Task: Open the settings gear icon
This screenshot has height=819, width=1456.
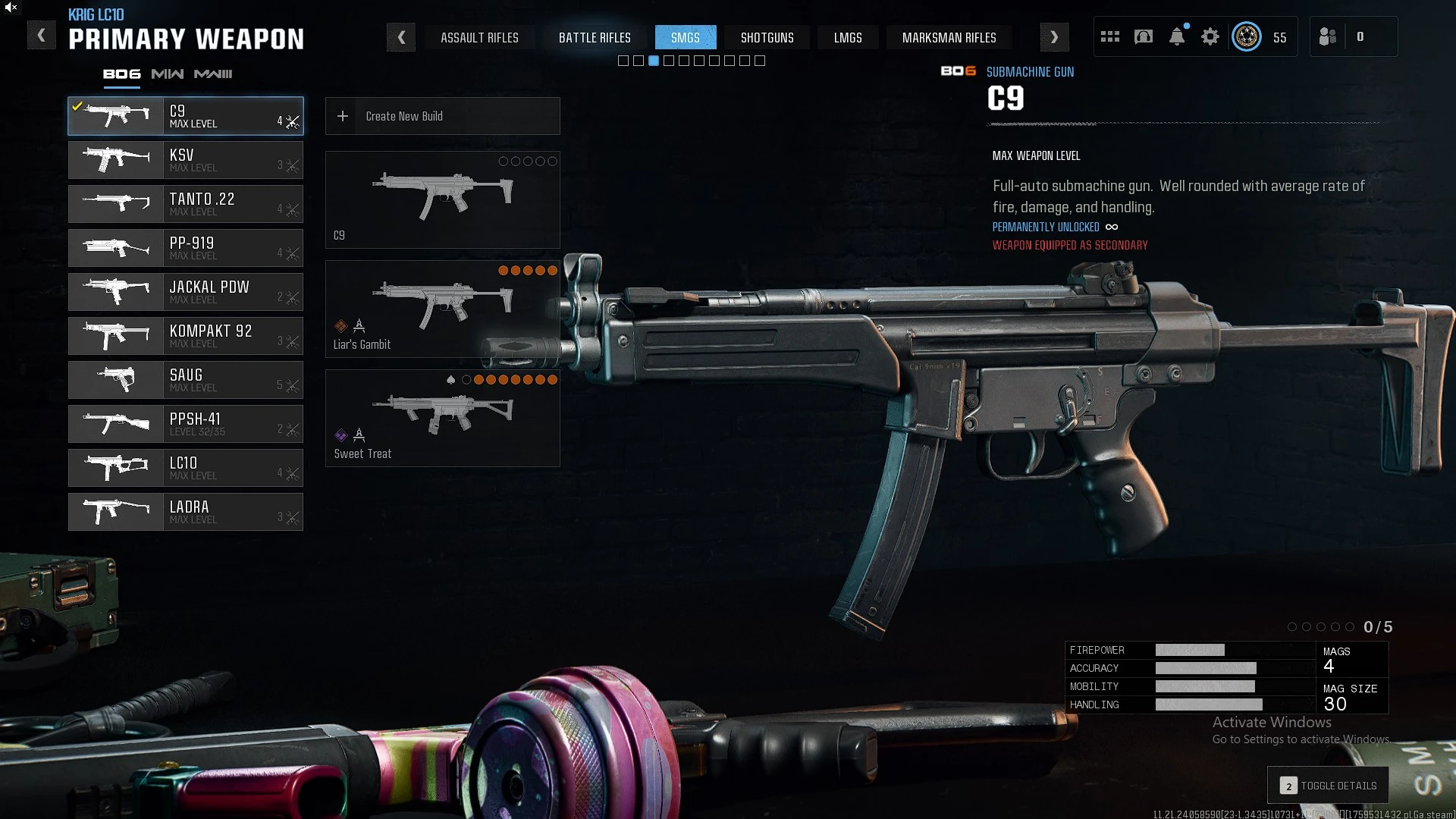Action: [x=1210, y=36]
